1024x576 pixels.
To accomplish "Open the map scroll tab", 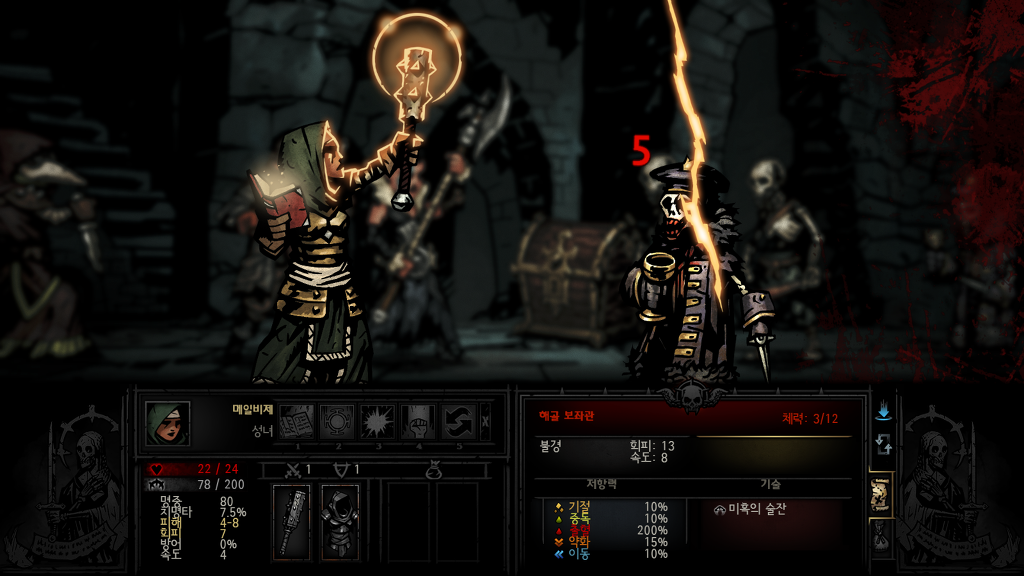I will point(882,495).
